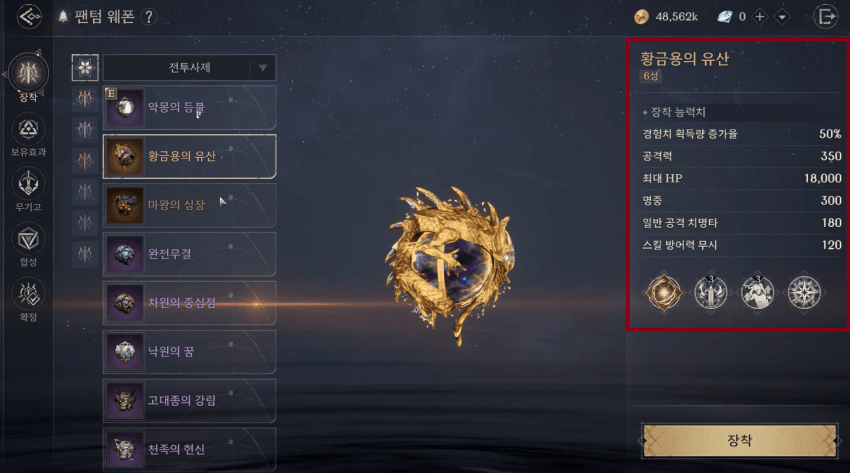The image size is (850, 473).
Task: Open the 무기고 sidebar tab
Action: 28,184
